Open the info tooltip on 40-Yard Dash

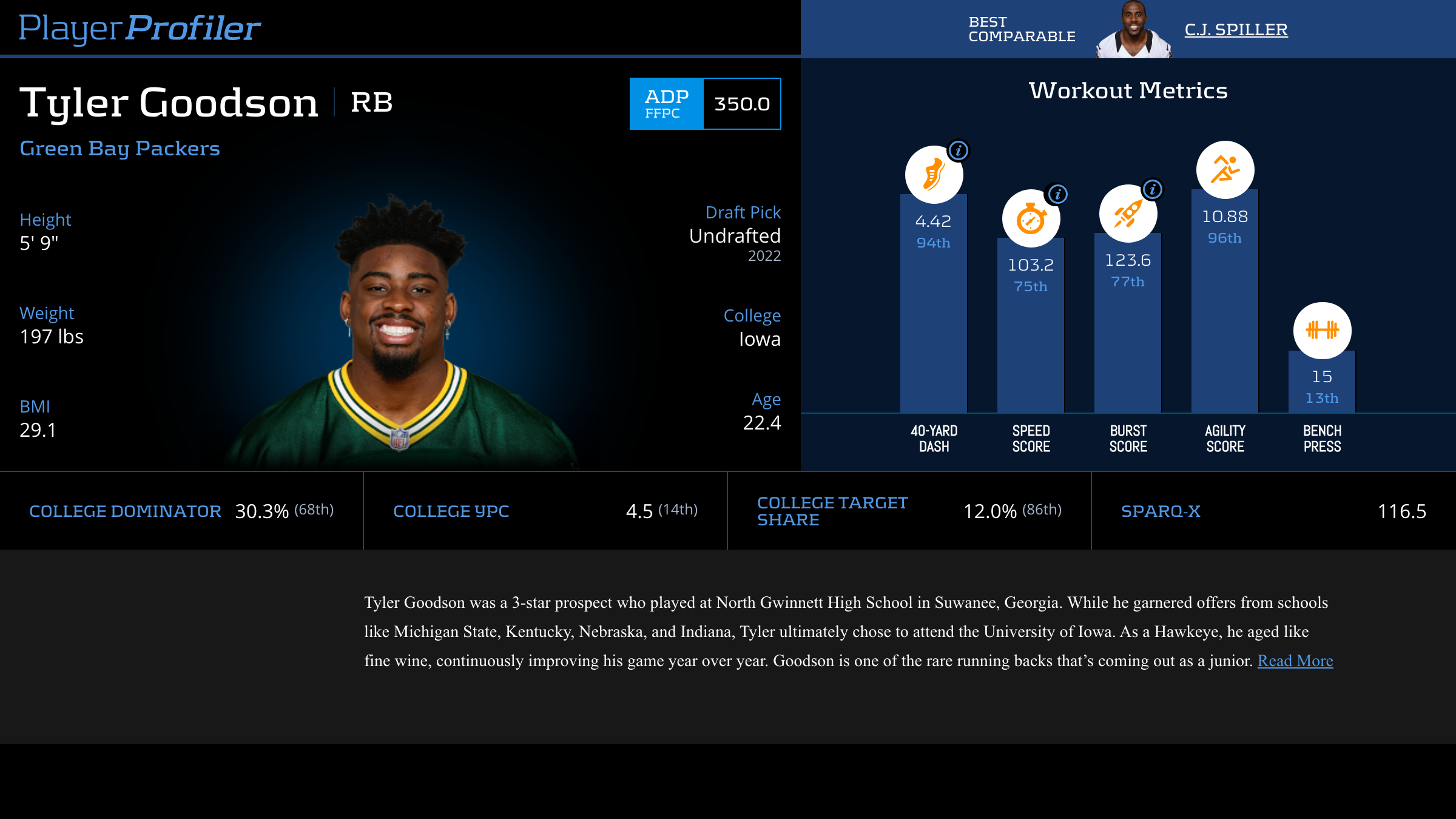pyautogui.click(x=959, y=150)
